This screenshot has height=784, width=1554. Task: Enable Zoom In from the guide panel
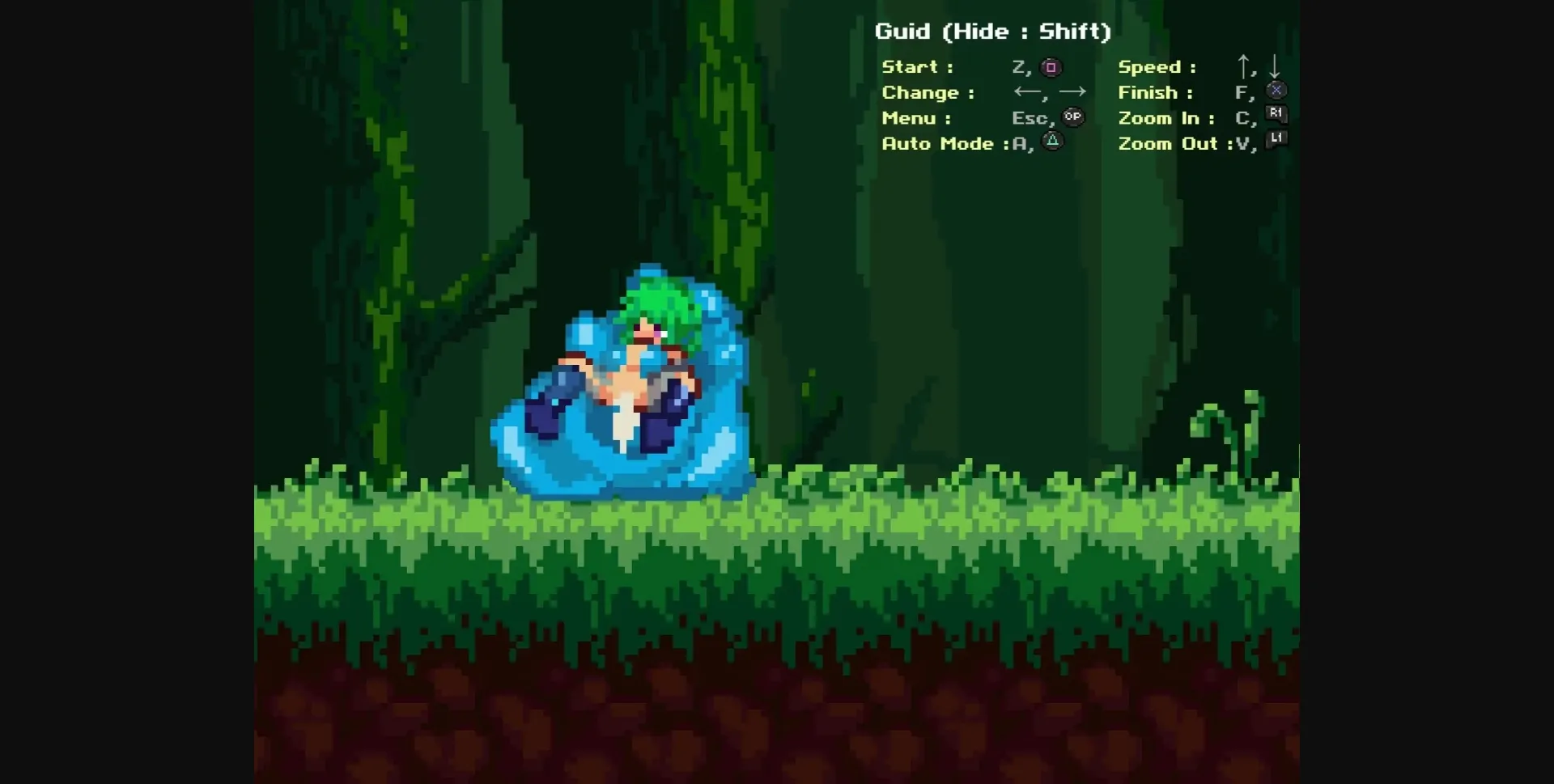pos(1165,117)
